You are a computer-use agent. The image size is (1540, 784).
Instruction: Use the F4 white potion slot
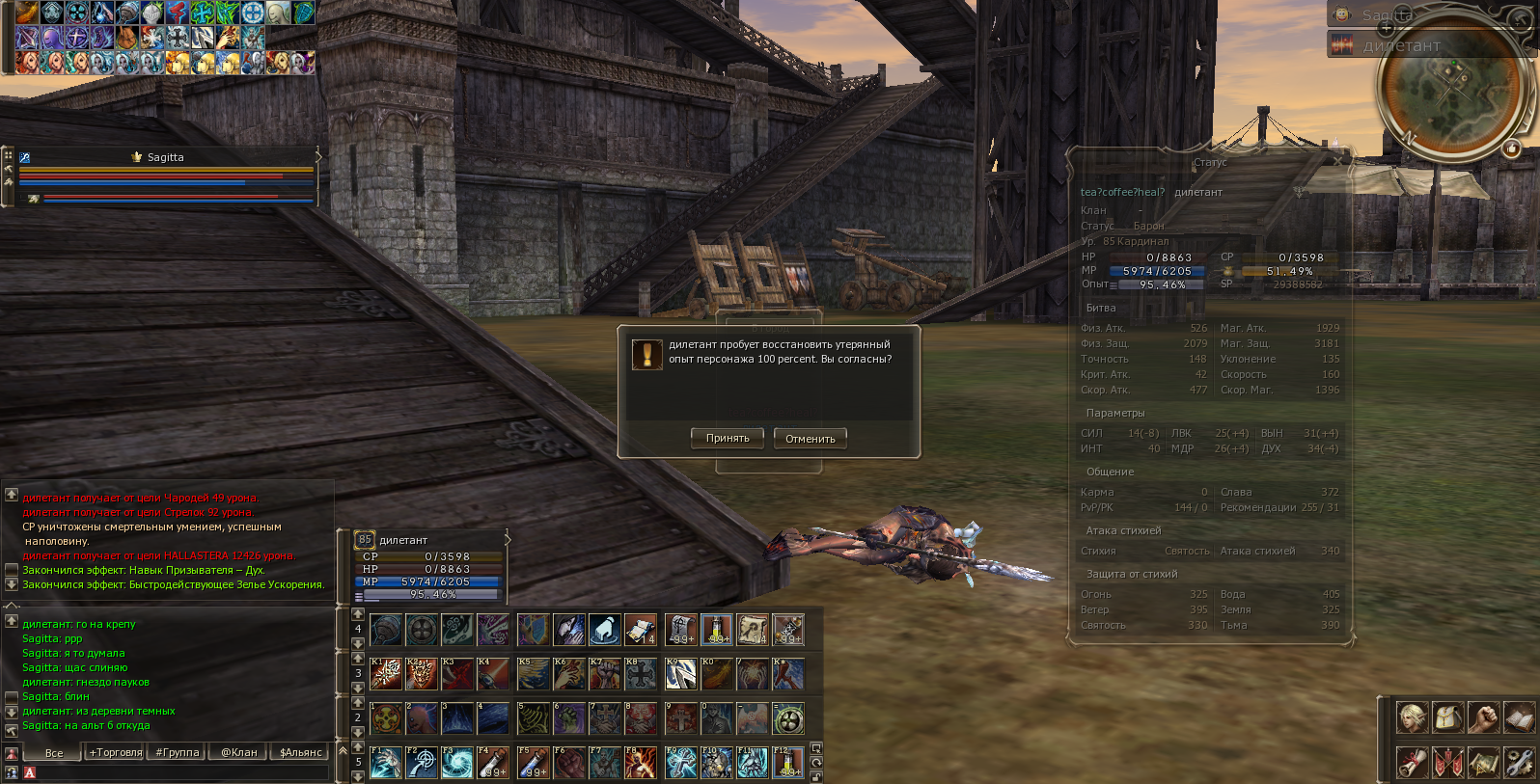(493, 763)
